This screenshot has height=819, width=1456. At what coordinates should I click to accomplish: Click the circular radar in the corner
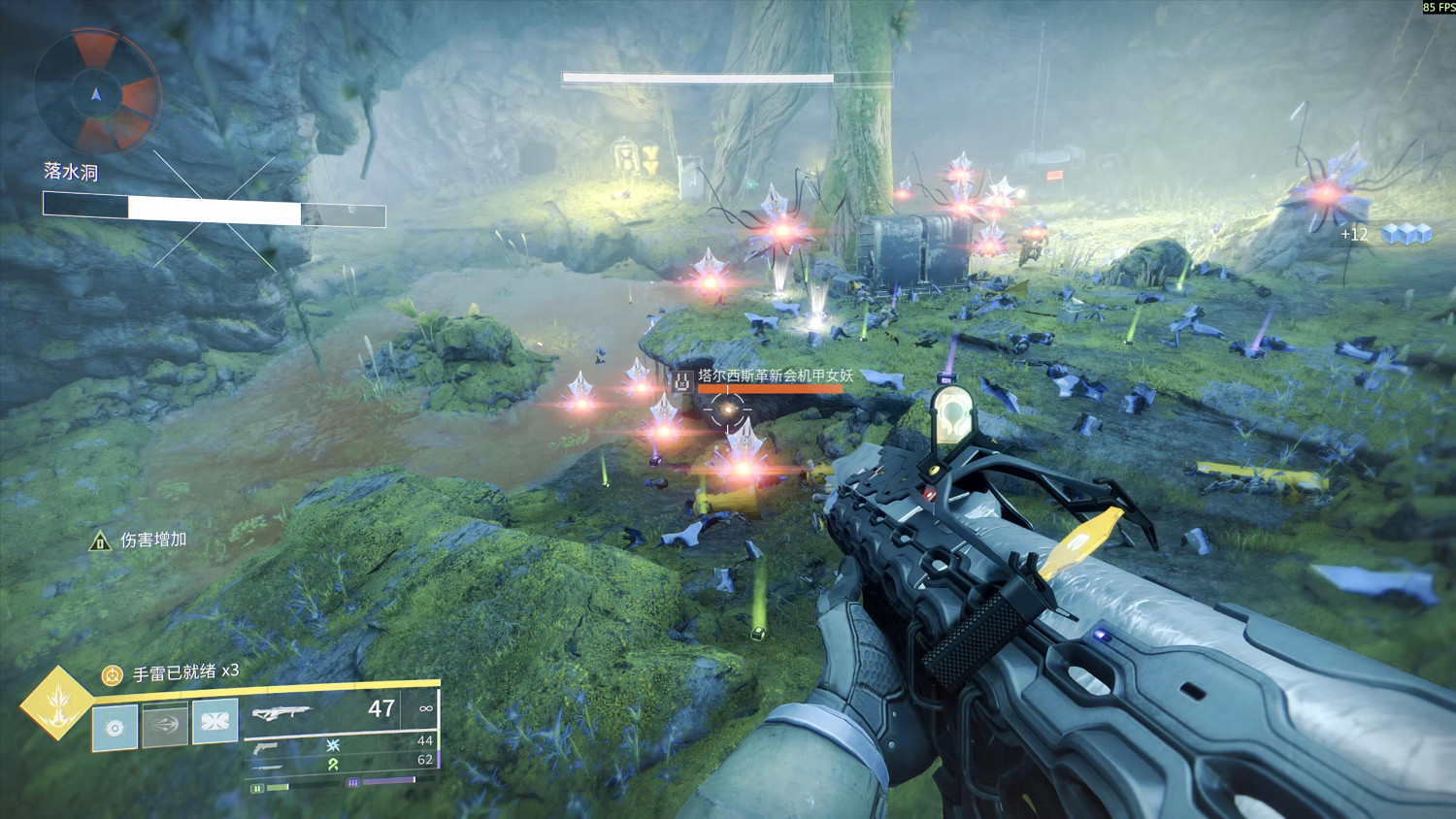[x=96, y=93]
